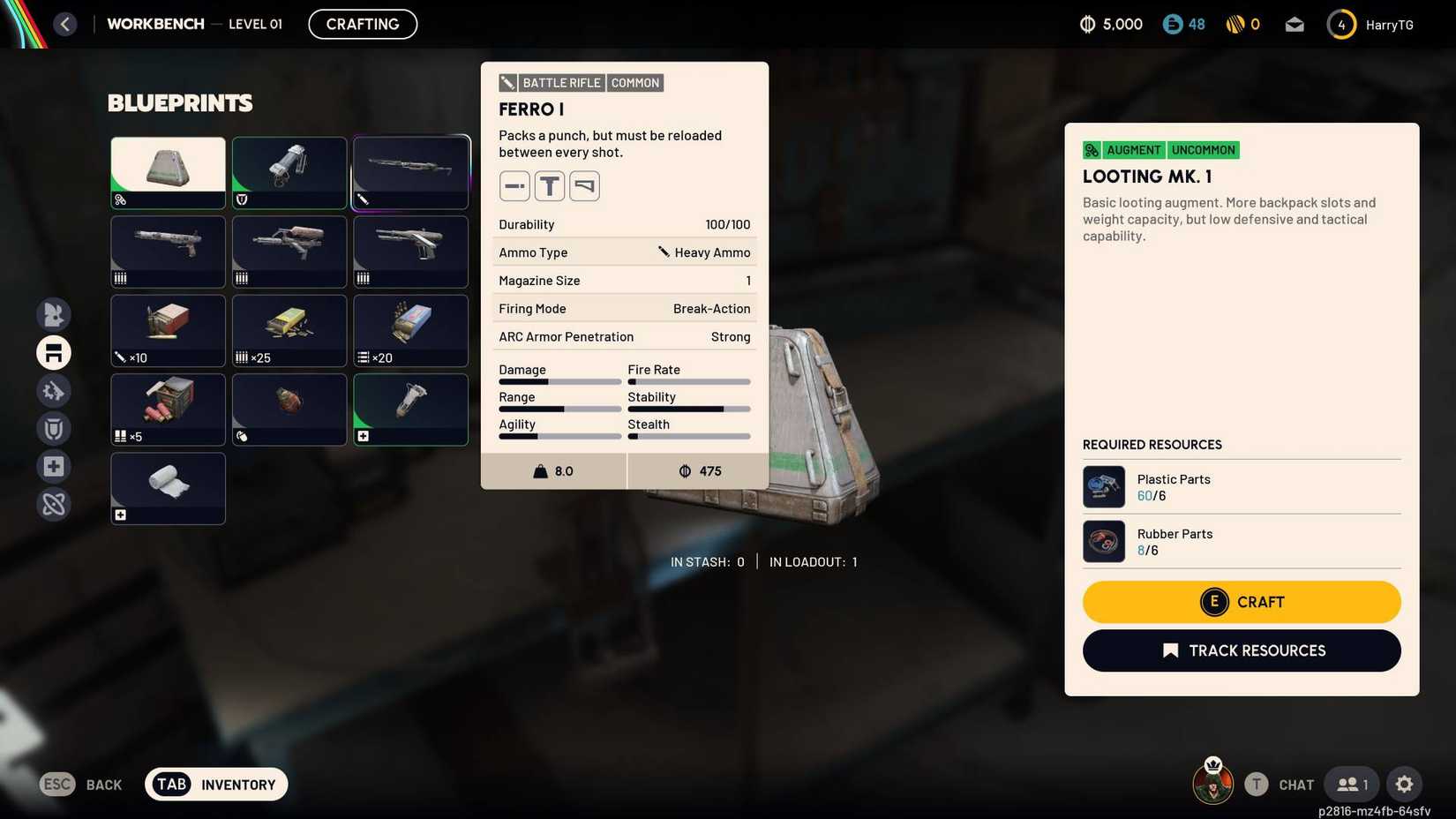The image size is (1456, 819).
Task: Click the grip attachment slot icon
Action: (x=549, y=185)
